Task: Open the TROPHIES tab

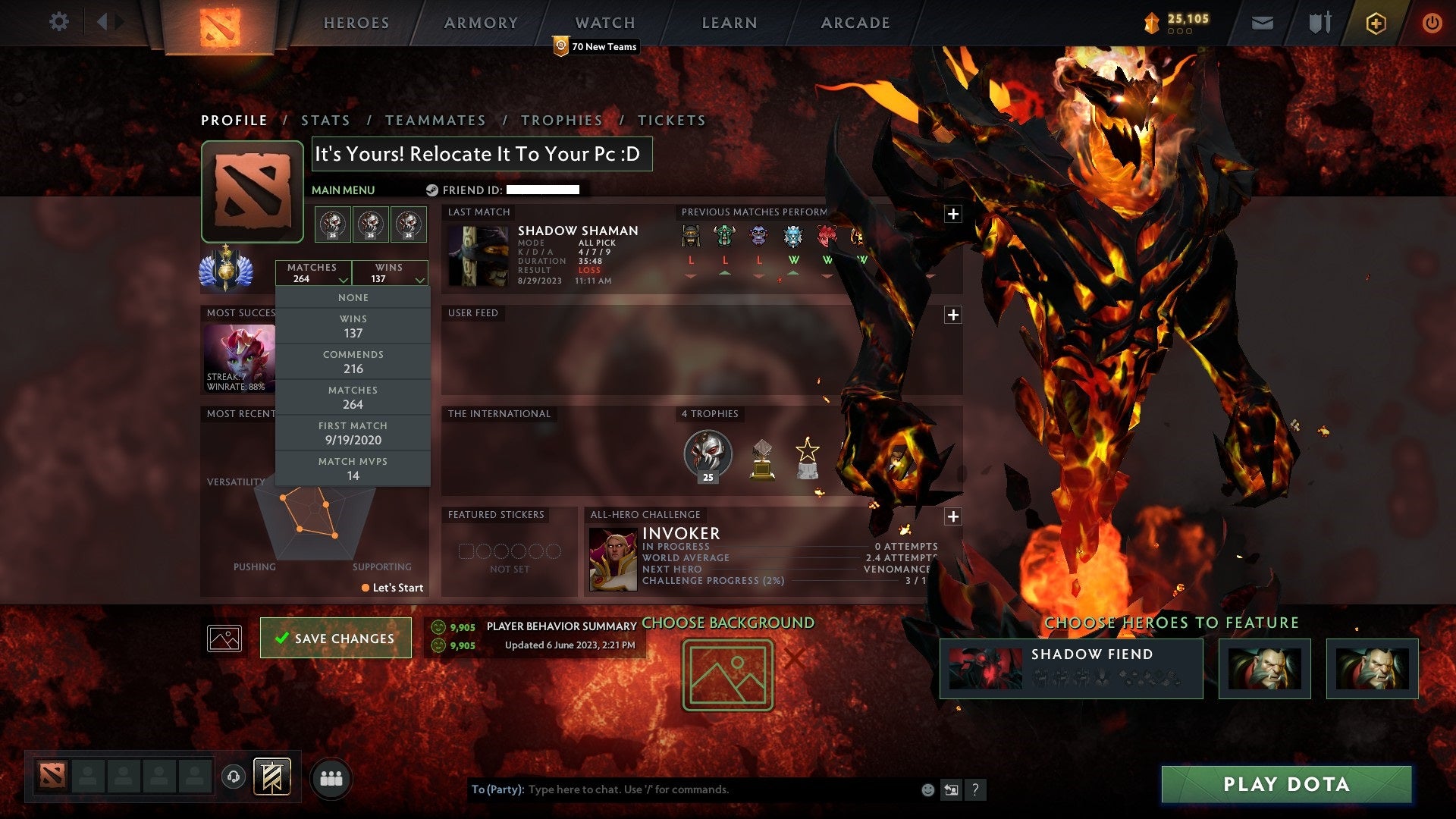Action: (561, 120)
